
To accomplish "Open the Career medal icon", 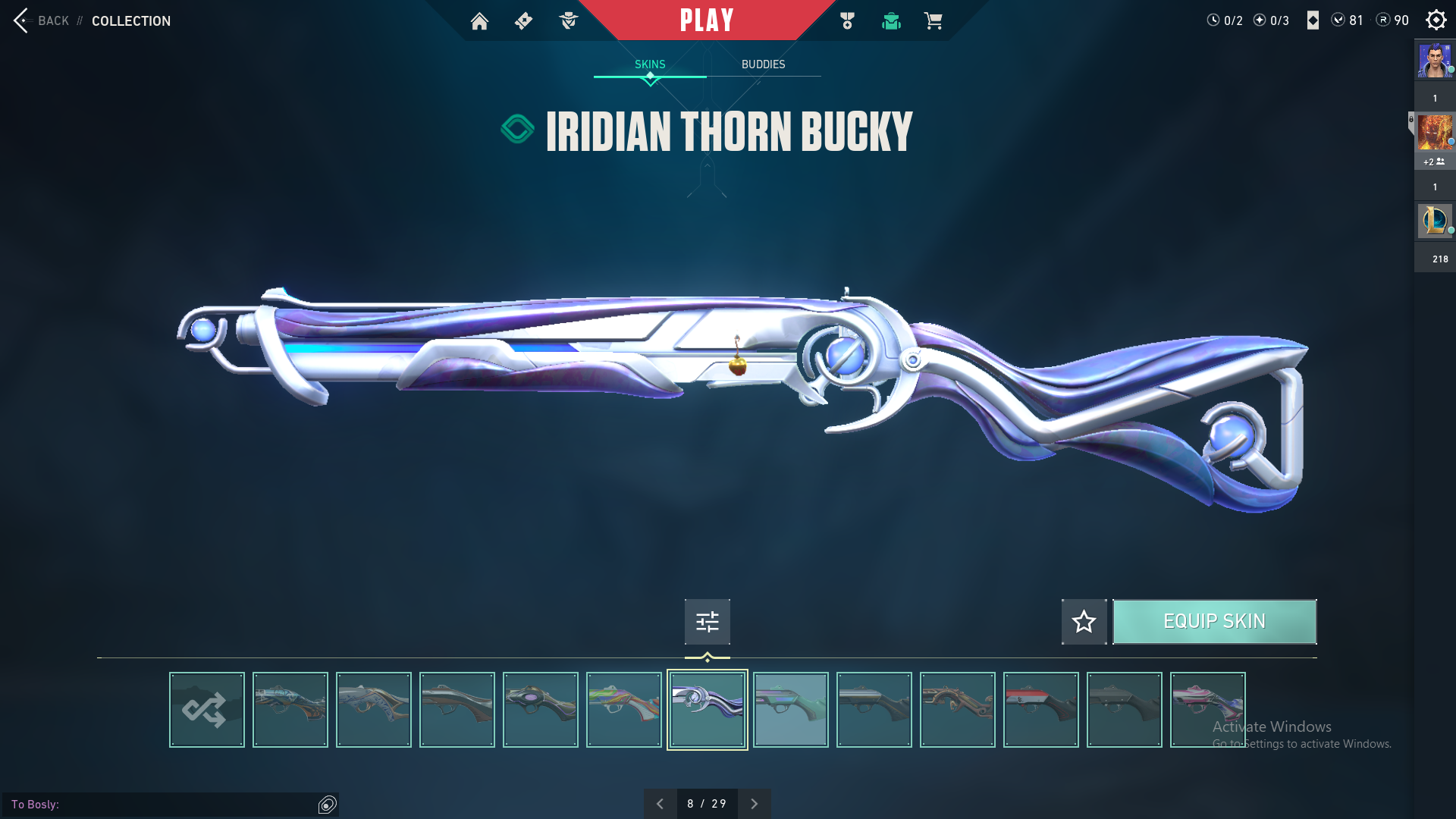I will (847, 21).
